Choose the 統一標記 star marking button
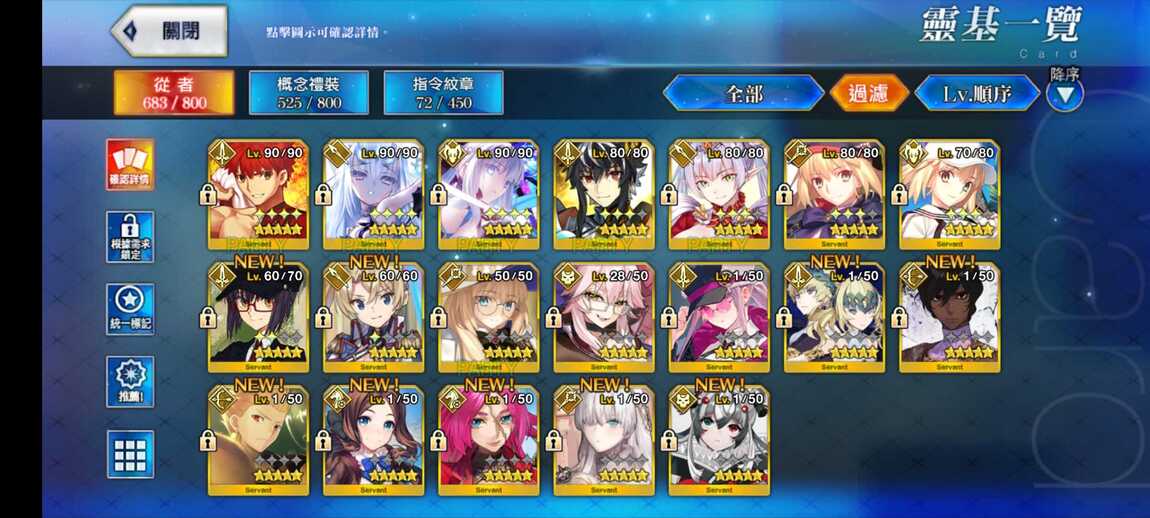The image size is (1150, 518). point(130,309)
